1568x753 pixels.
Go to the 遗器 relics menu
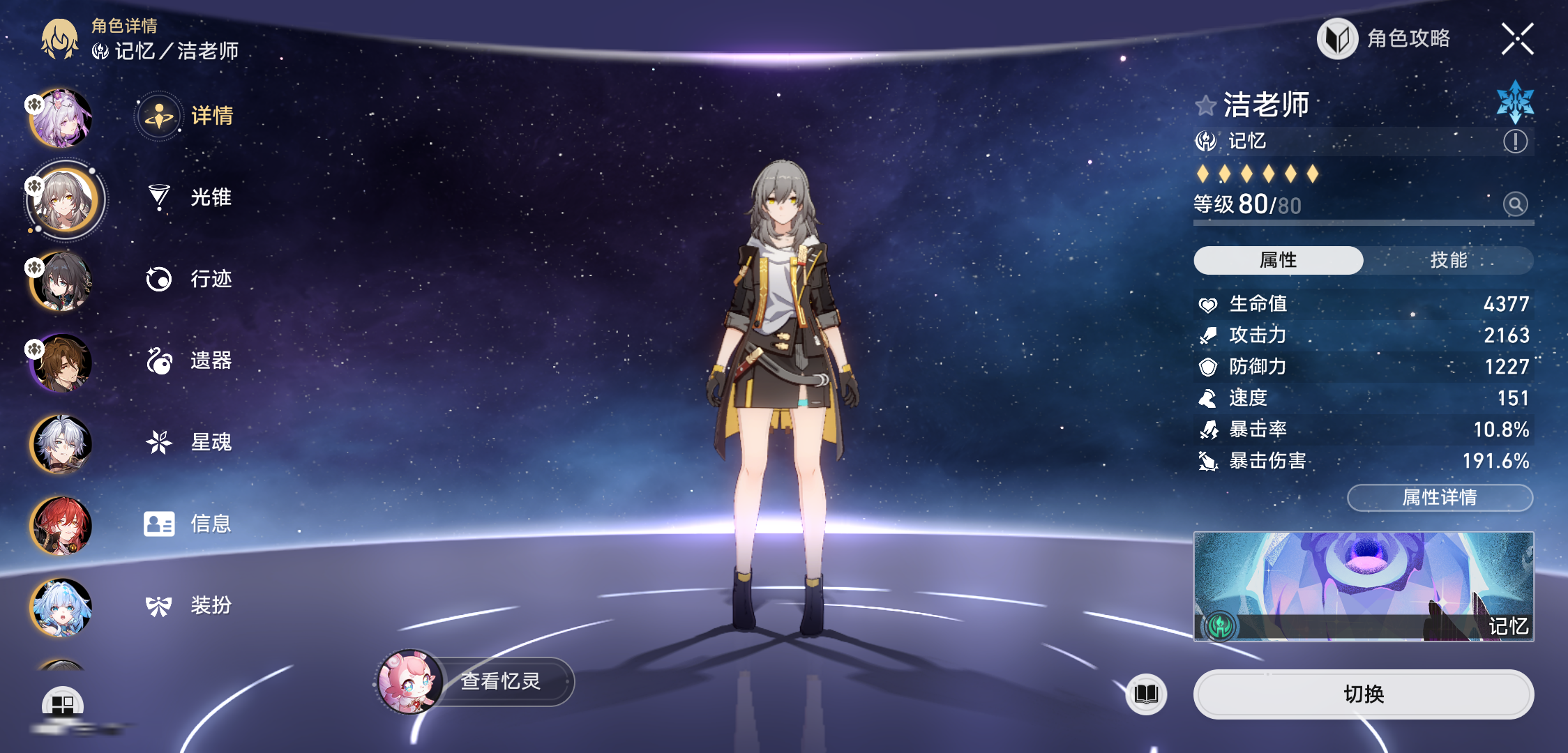click(x=190, y=360)
